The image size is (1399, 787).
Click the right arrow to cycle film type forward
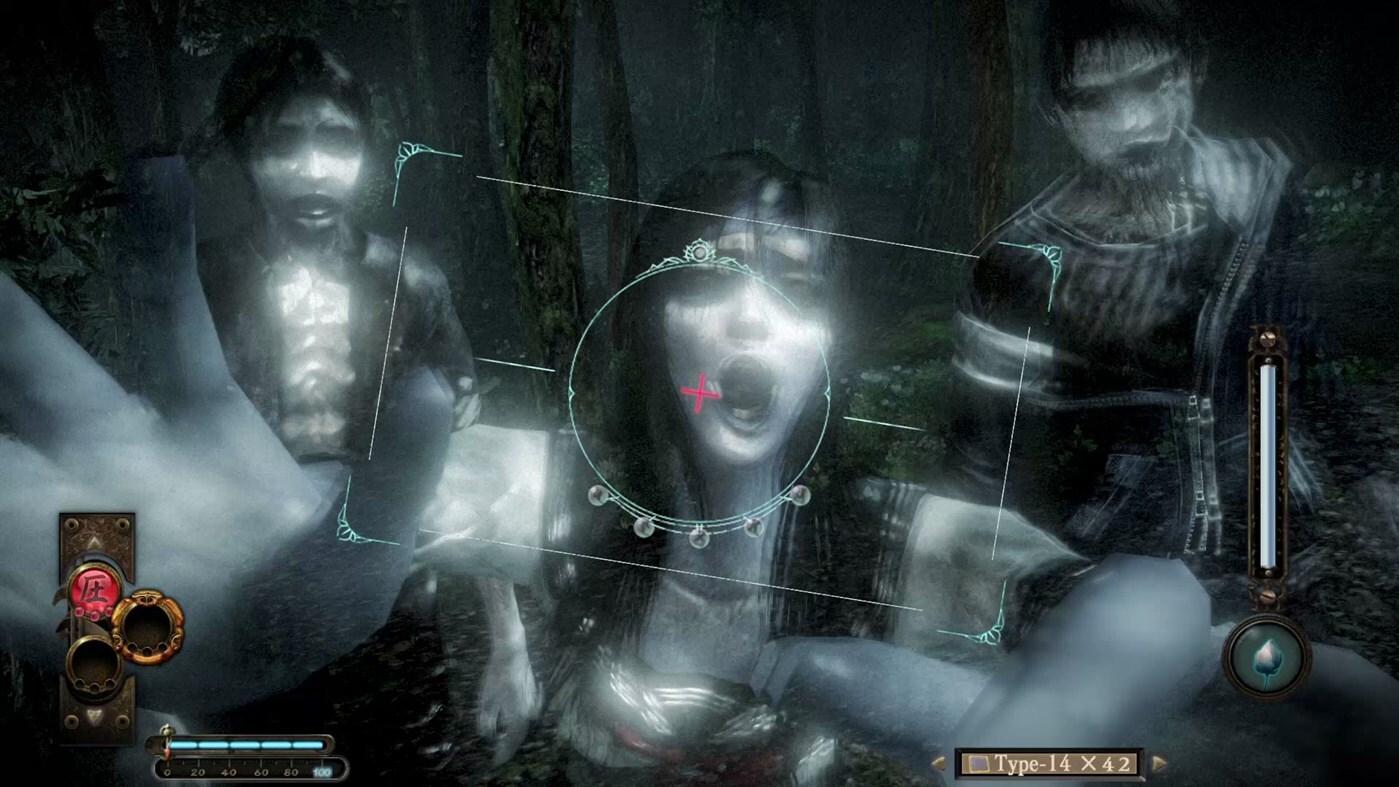[x=1158, y=762]
